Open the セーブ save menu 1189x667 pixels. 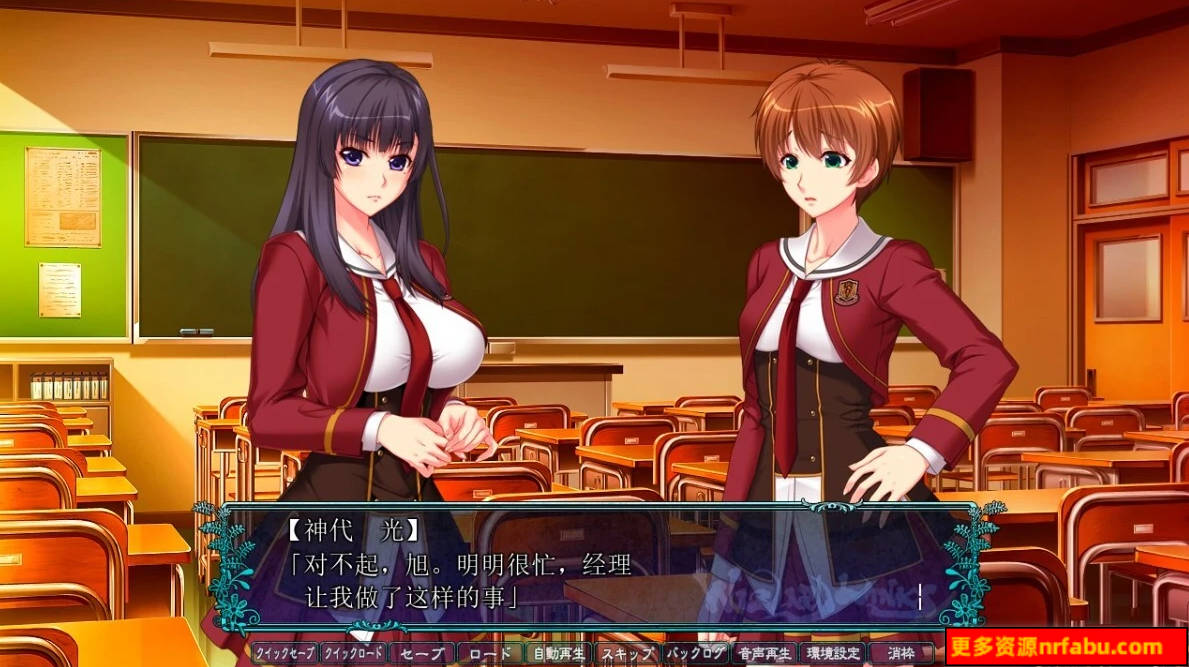coord(421,653)
